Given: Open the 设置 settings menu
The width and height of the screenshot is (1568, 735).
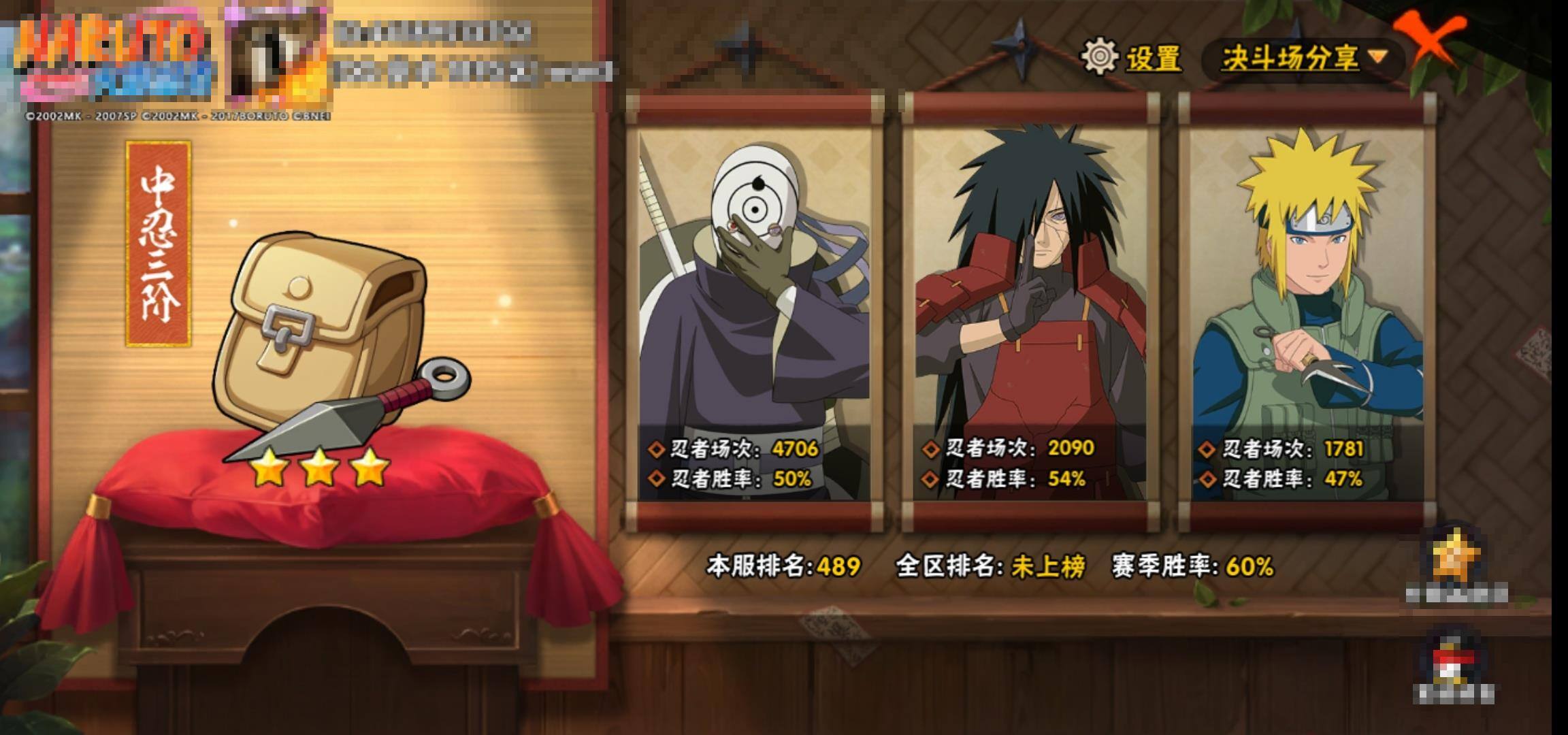Looking at the screenshot, I should pyautogui.click(x=1132, y=57).
